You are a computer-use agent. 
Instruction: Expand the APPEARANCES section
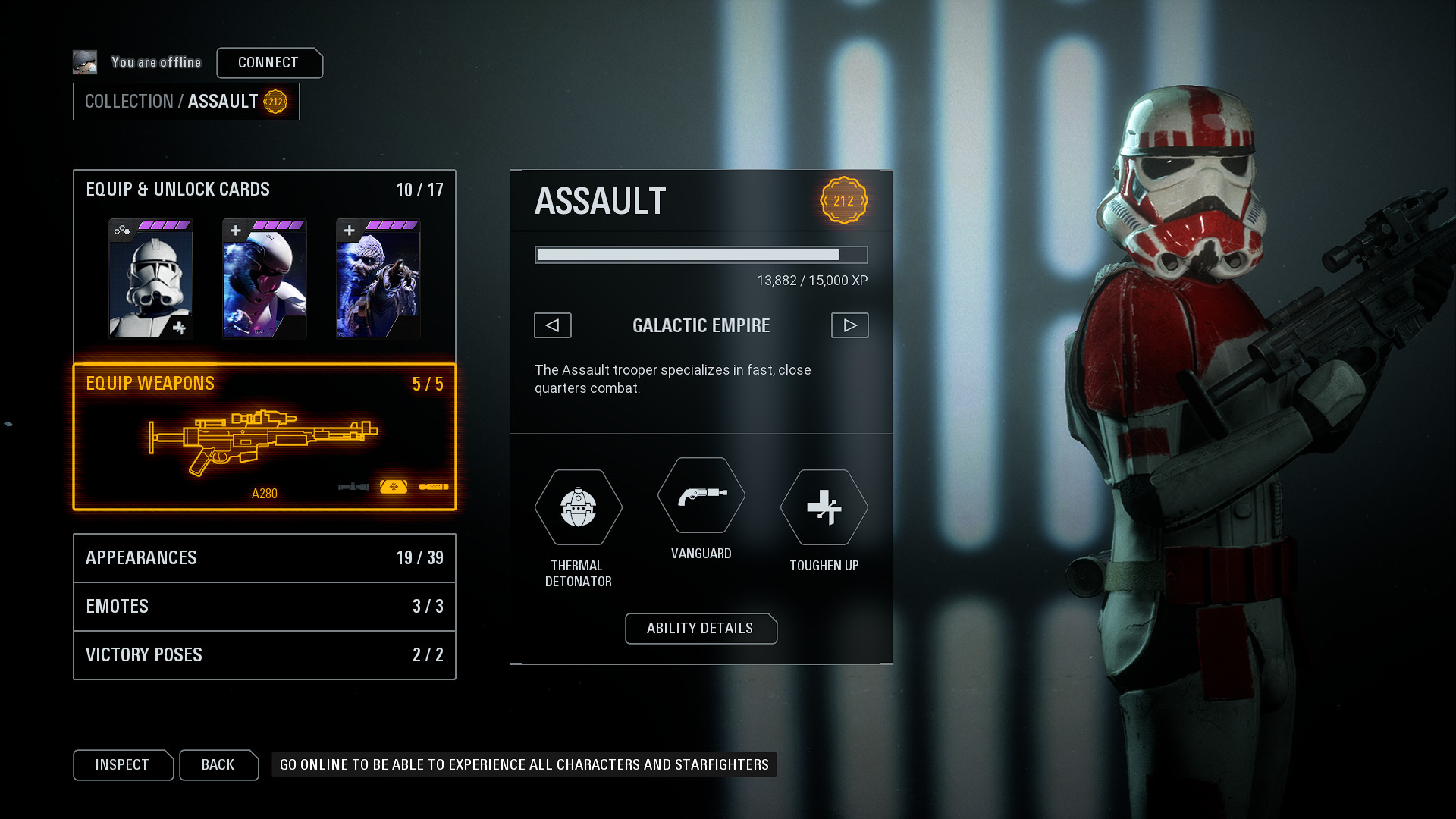point(264,558)
